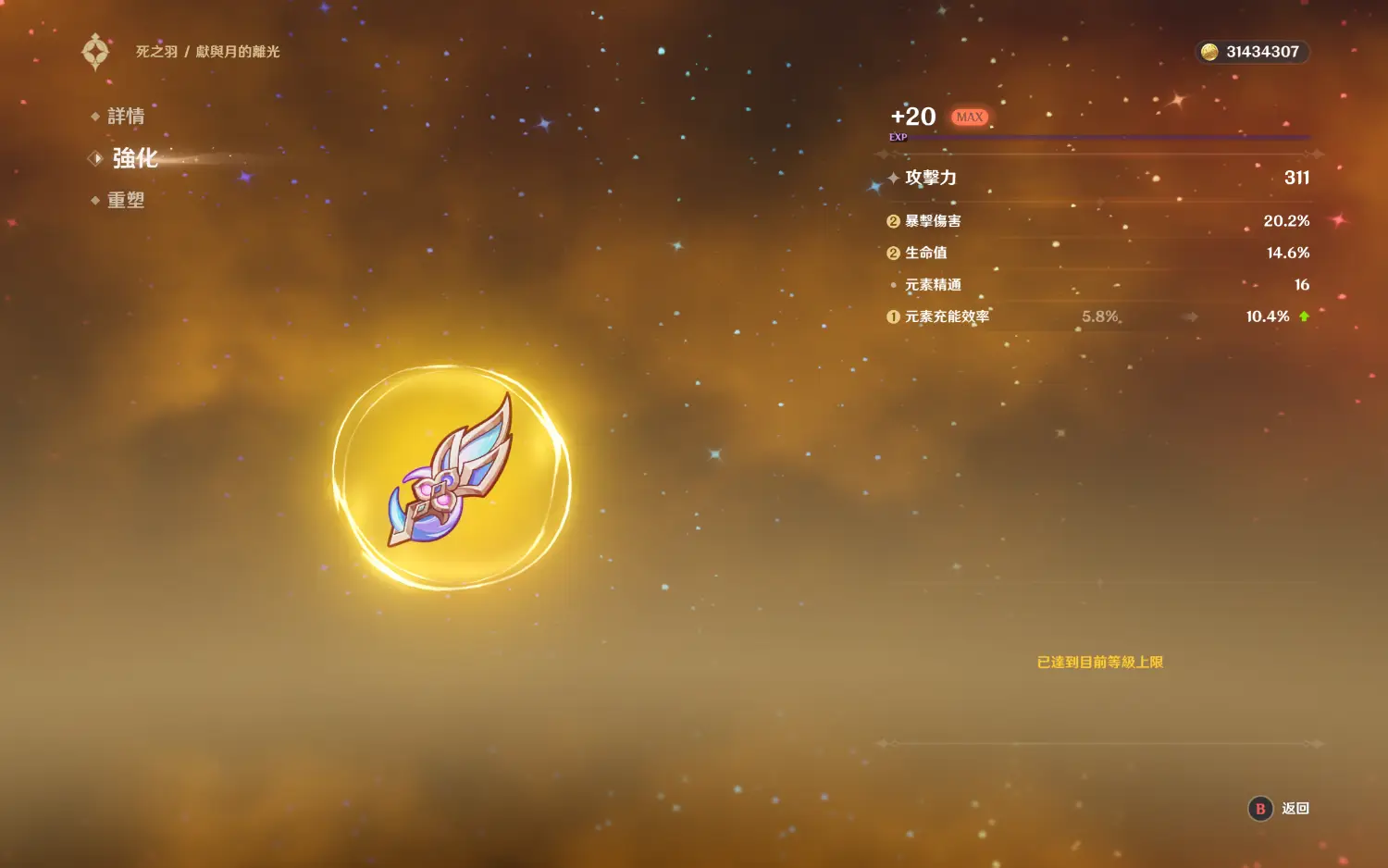Switch to the 重塑 reshape tab

pyautogui.click(x=125, y=201)
